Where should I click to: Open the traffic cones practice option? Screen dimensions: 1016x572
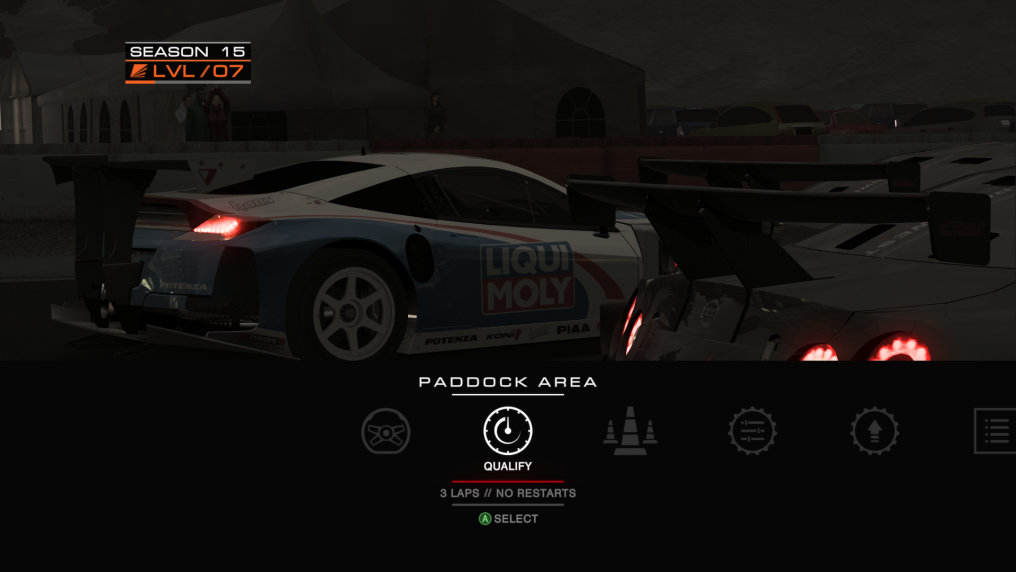(630, 433)
